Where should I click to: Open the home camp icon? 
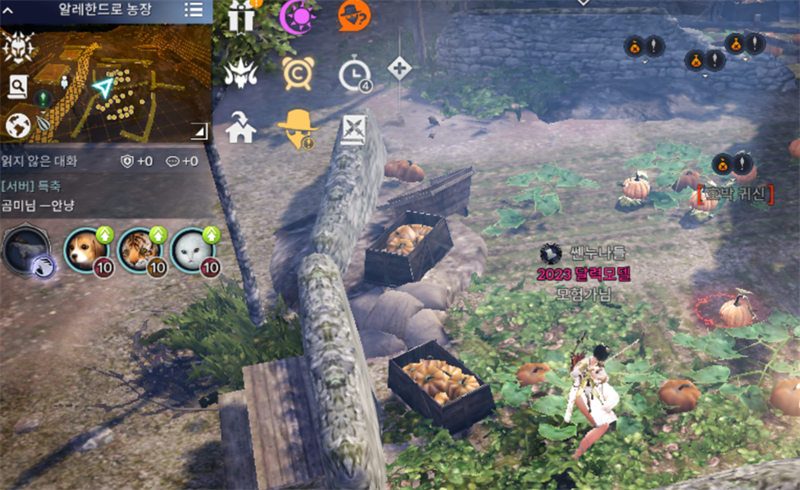(241, 128)
